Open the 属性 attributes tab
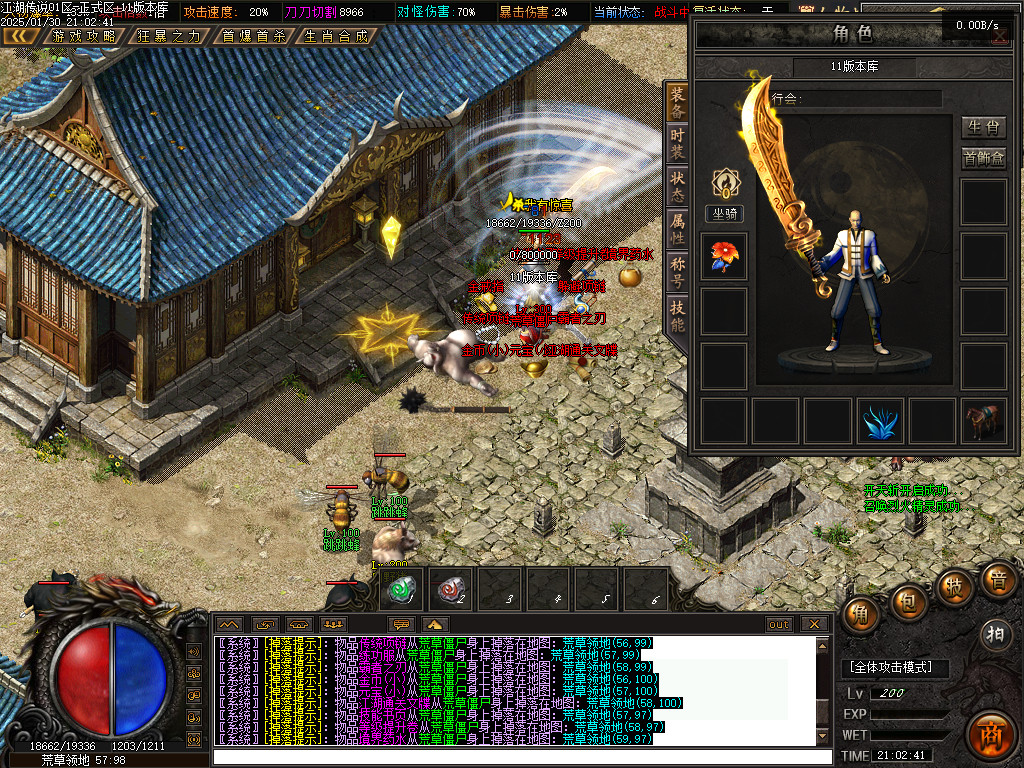The height and width of the screenshot is (768, 1024). tap(678, 229)
